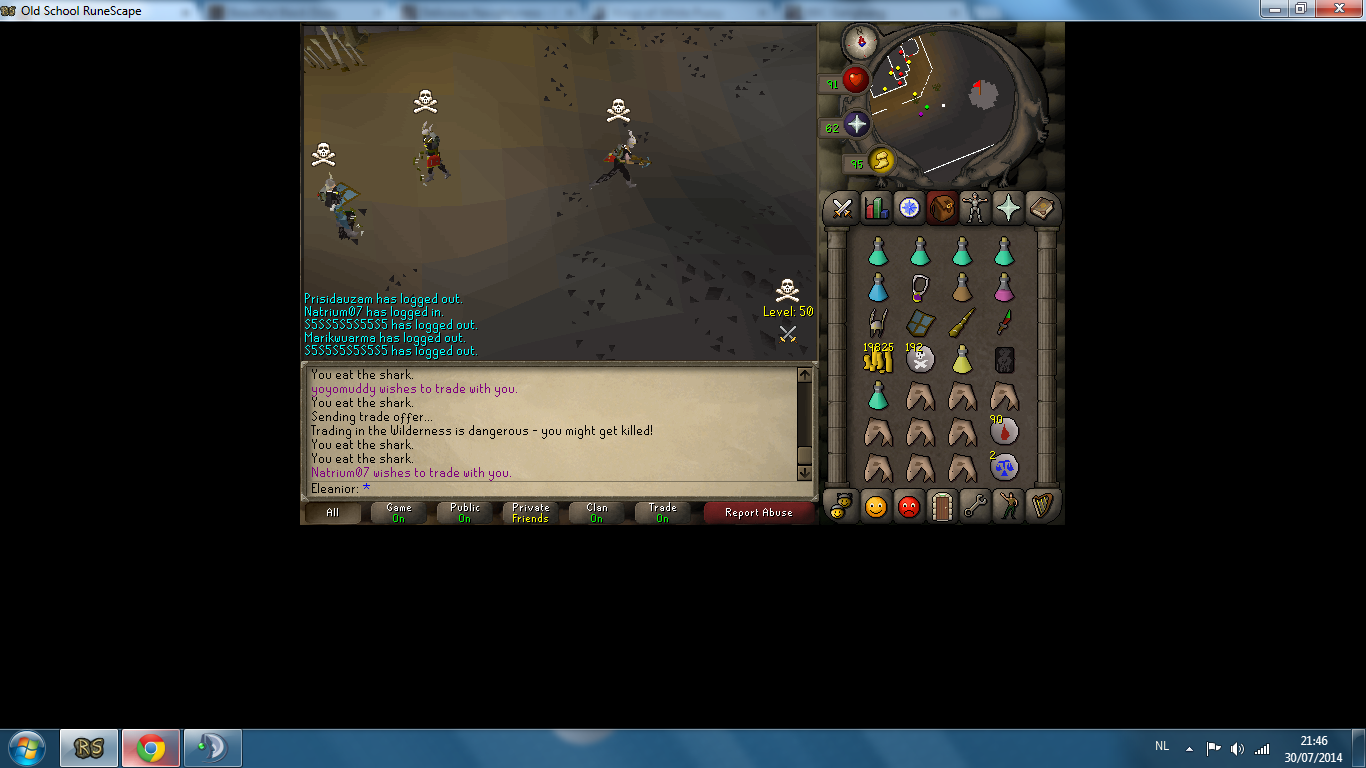The height and width of the screenshot is (768, 1366).
Task: Open the Music player tab
Action: (x=1041, y=506)
